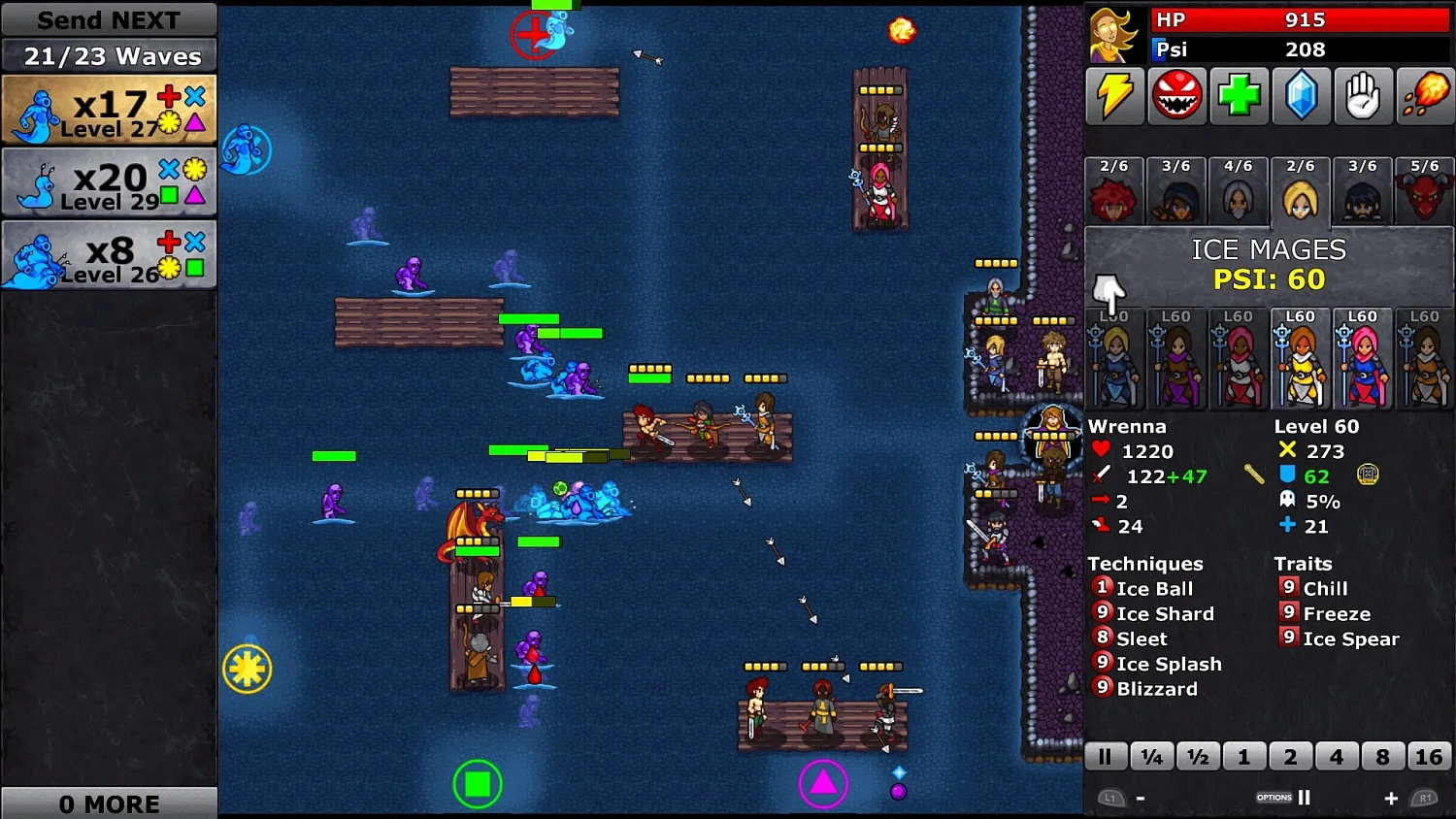Select the blue crystal spell icon

(1301, 96)
